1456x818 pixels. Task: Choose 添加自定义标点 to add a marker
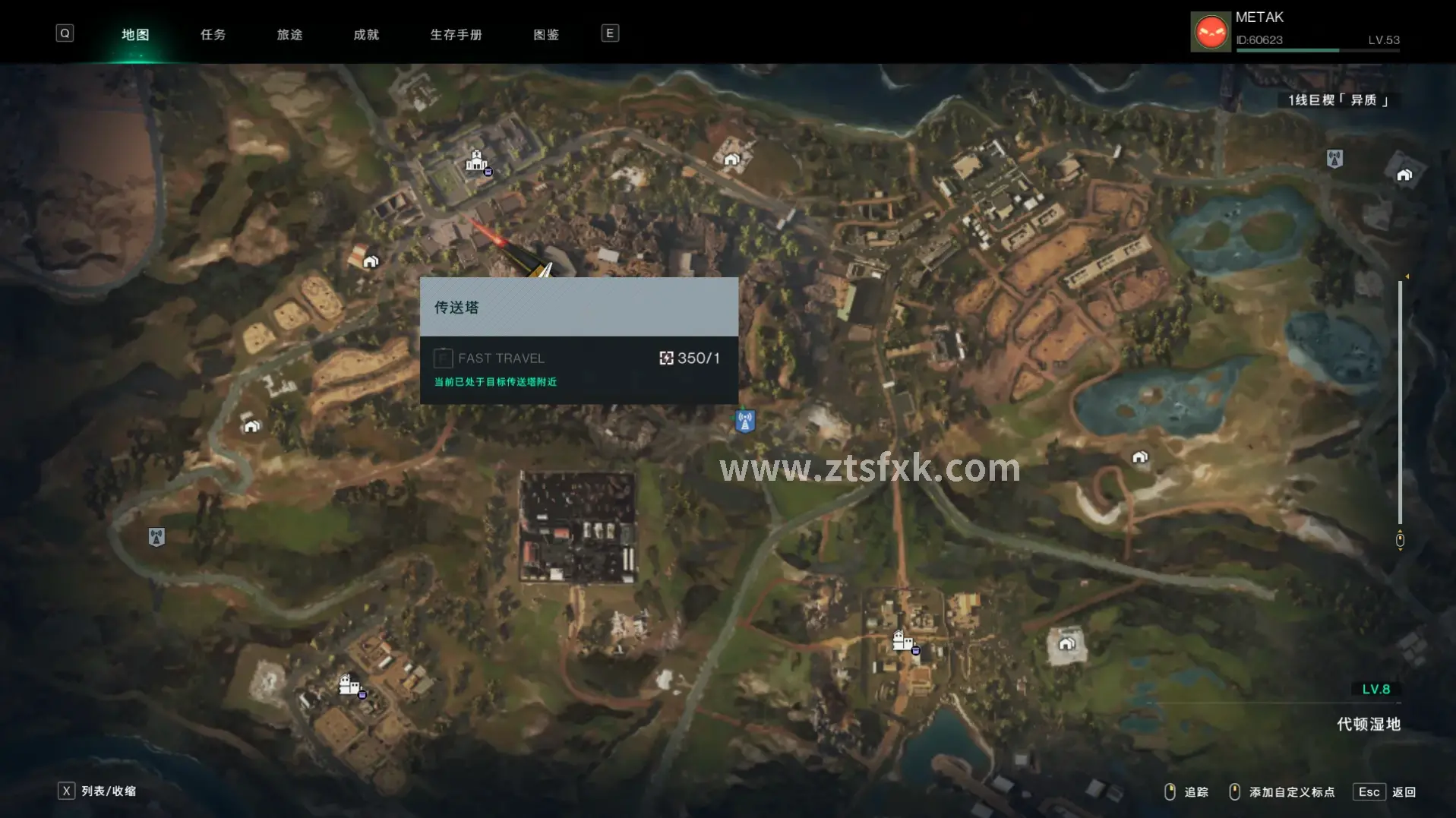pos(1282,792)
